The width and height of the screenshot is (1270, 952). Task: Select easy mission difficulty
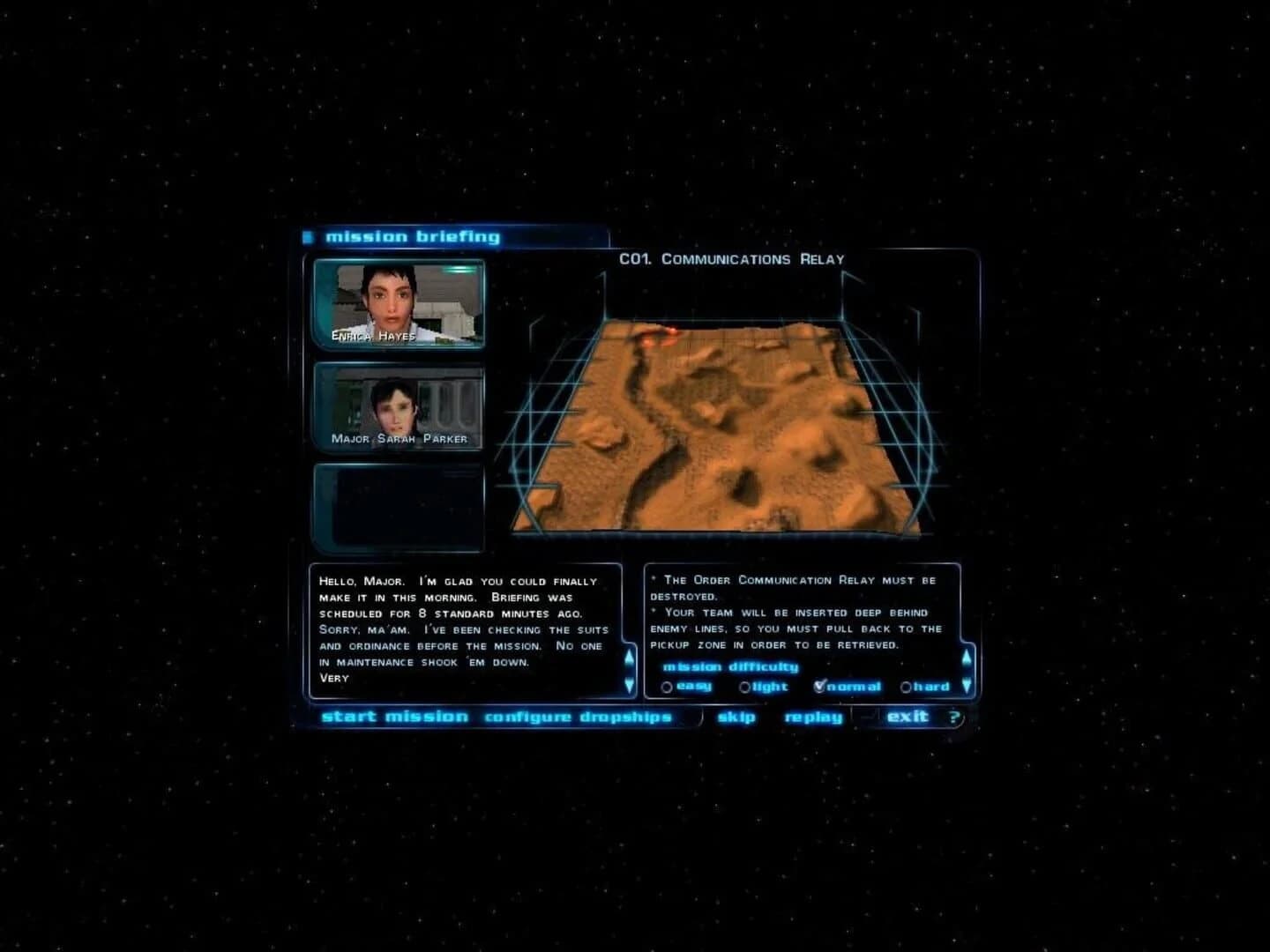click(668, 687)
